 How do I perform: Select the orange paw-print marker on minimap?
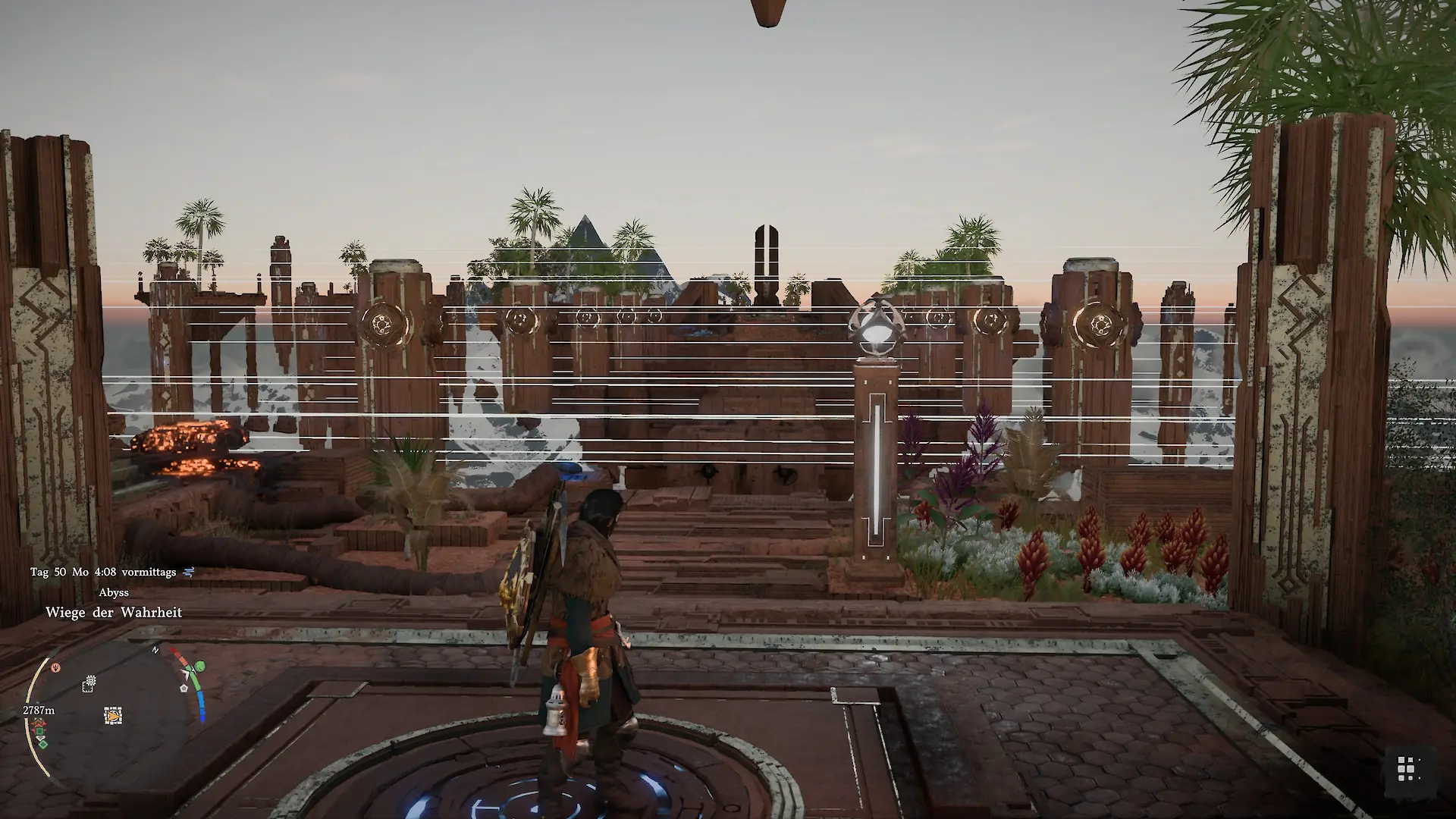[x=55, y=668]
